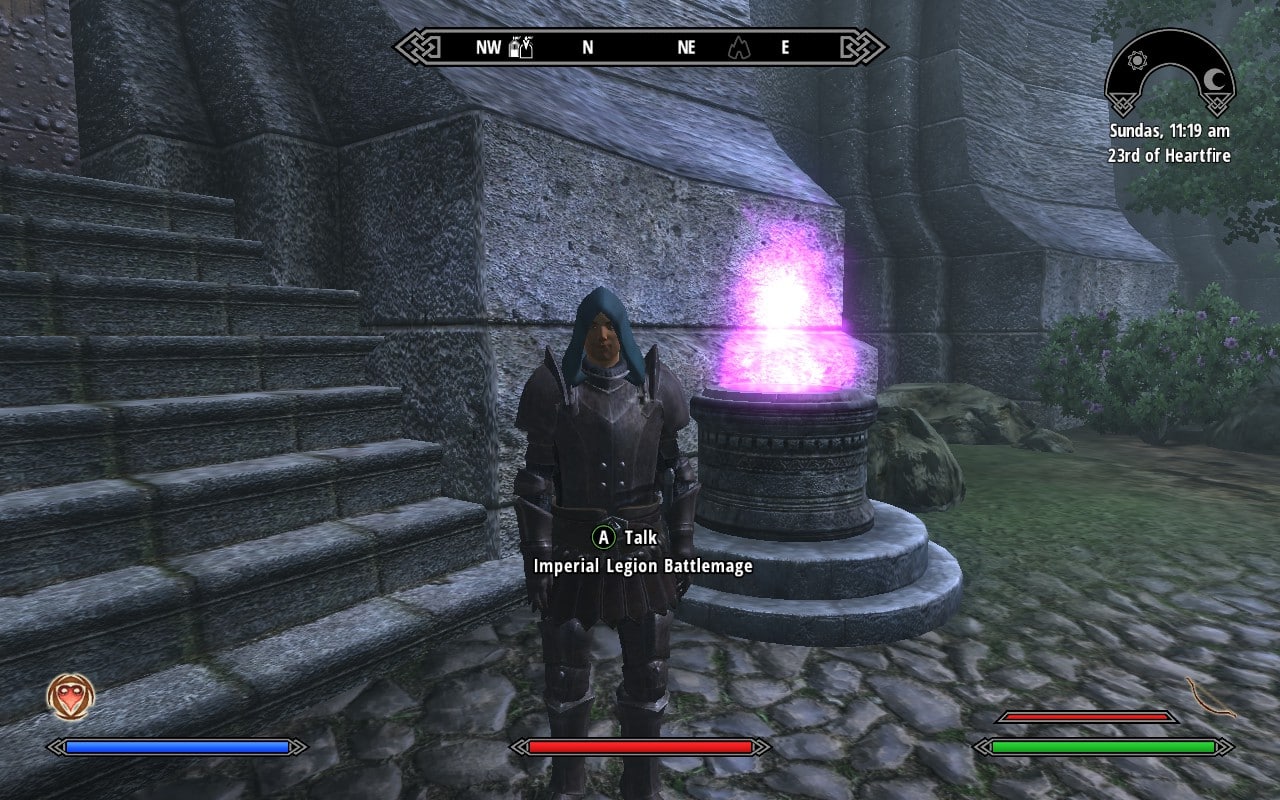Open the sun and moon clock widget
Viewport: 1280px width, 800px height.
(1169, 73)
